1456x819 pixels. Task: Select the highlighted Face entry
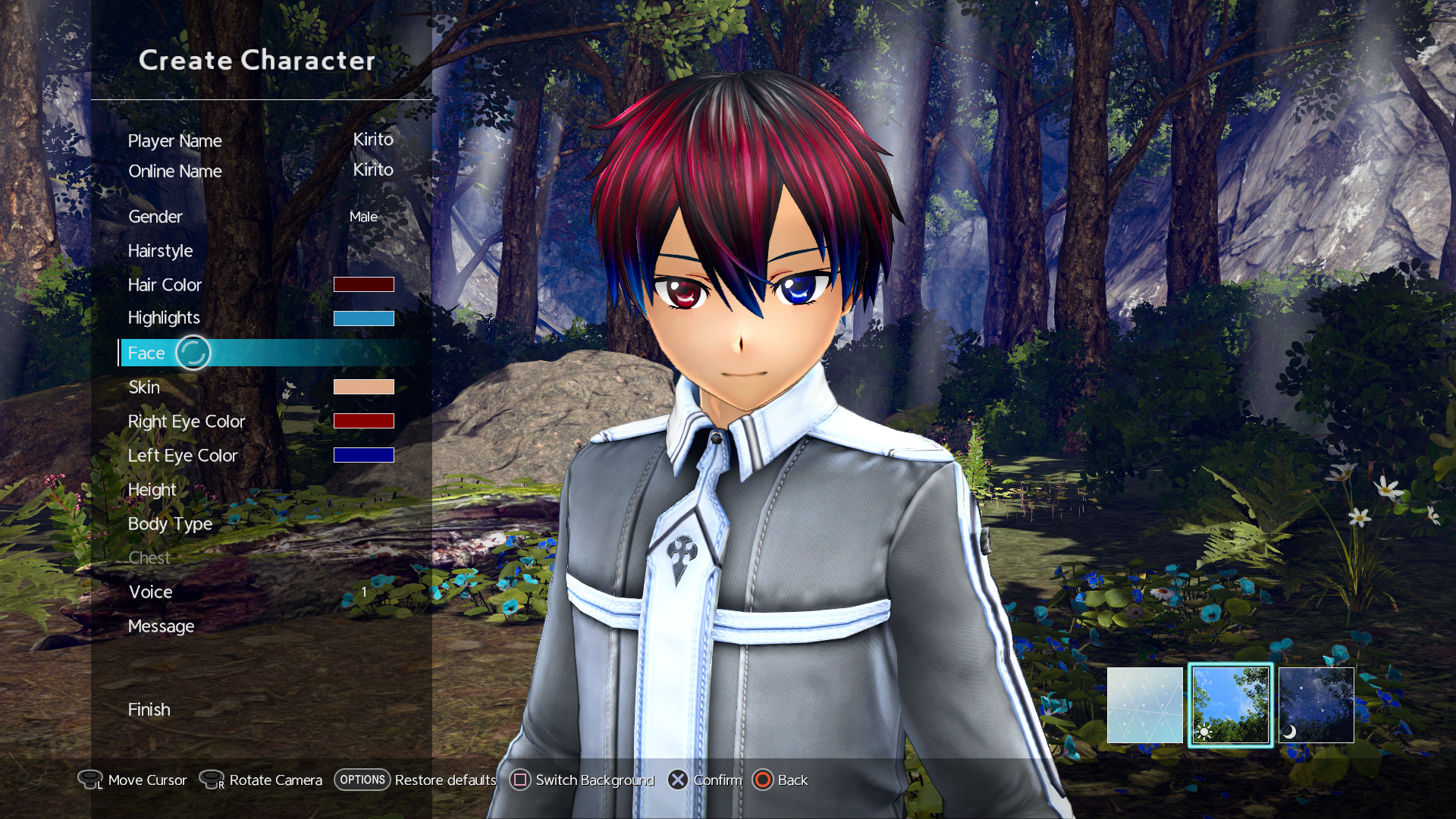(146, 353)
